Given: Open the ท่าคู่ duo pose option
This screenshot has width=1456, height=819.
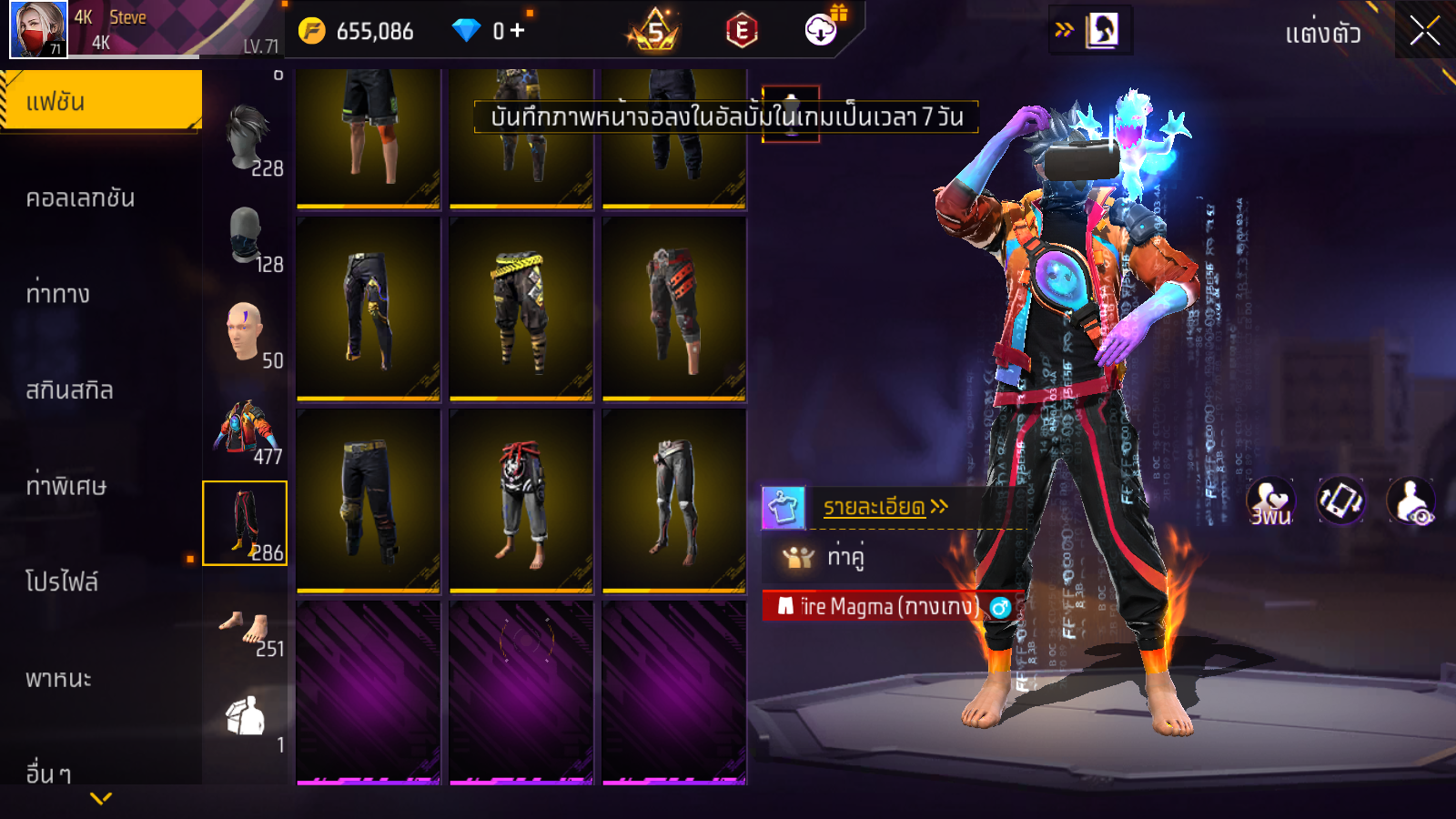Looking at the screenshot, I should [844, 556].
